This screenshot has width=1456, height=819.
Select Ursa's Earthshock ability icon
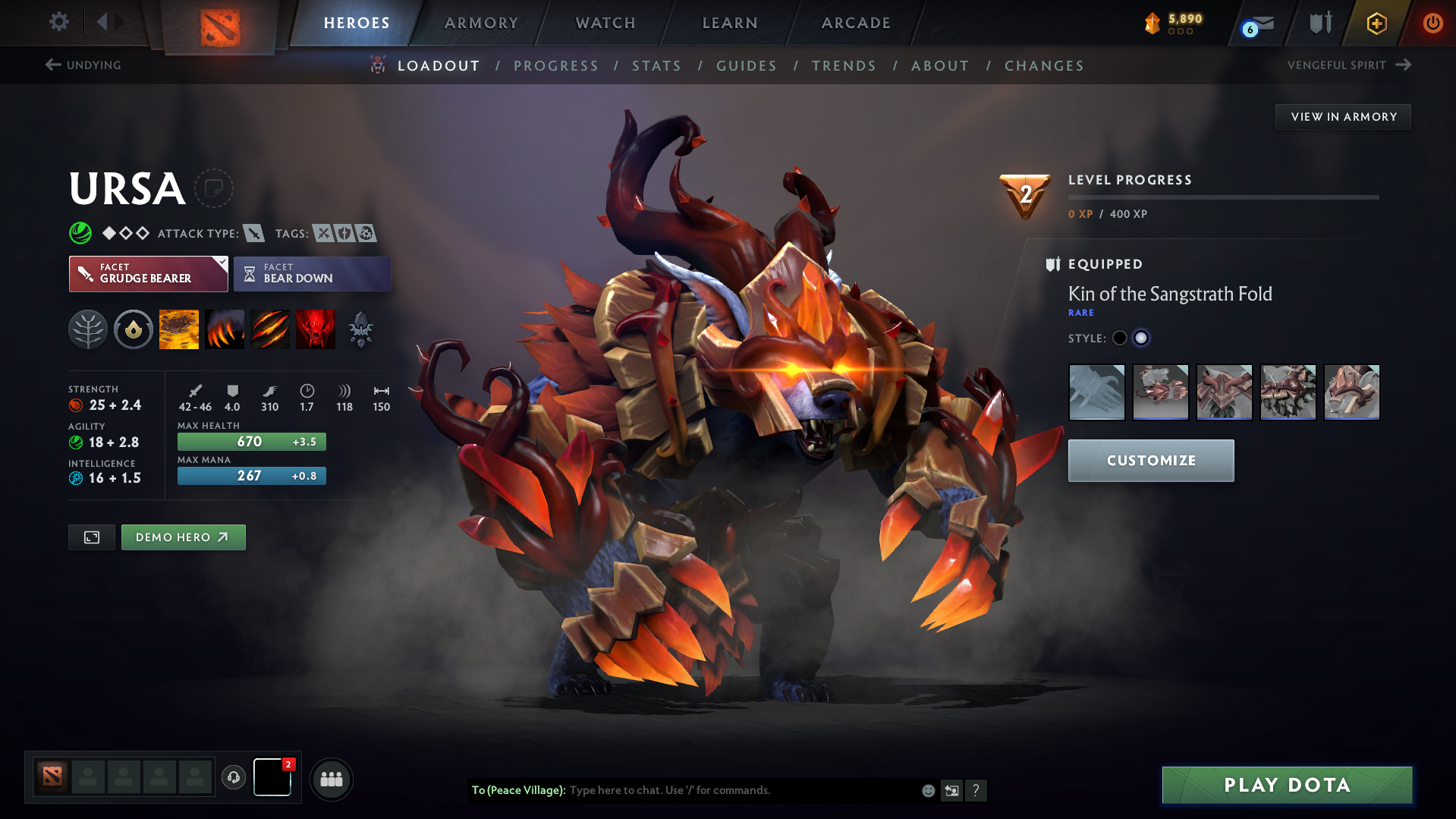[179, 329]
